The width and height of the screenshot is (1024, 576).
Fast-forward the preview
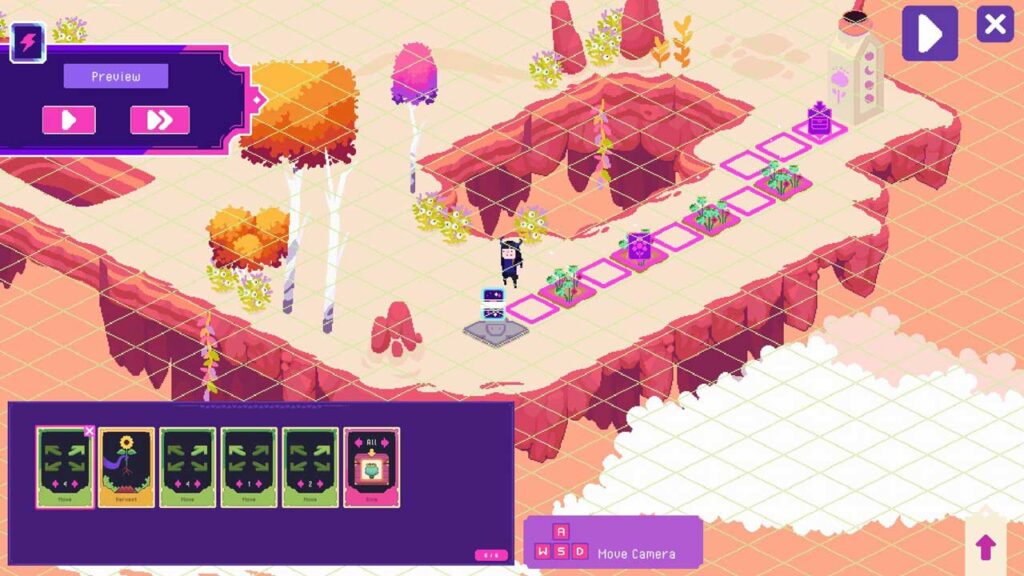click(159, 120)
